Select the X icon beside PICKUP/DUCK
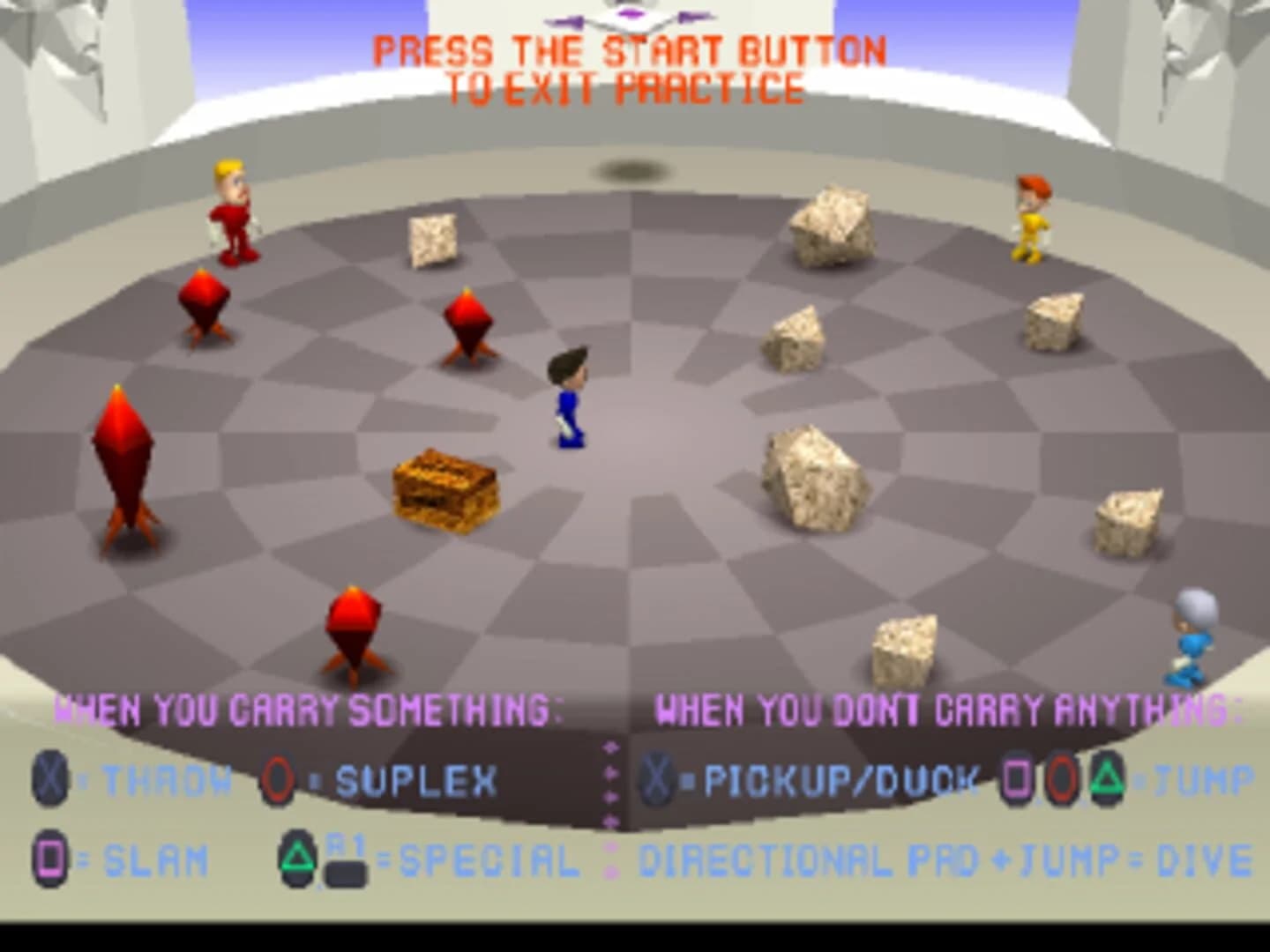The image size is (1270, 952). (x=656, y=778)
